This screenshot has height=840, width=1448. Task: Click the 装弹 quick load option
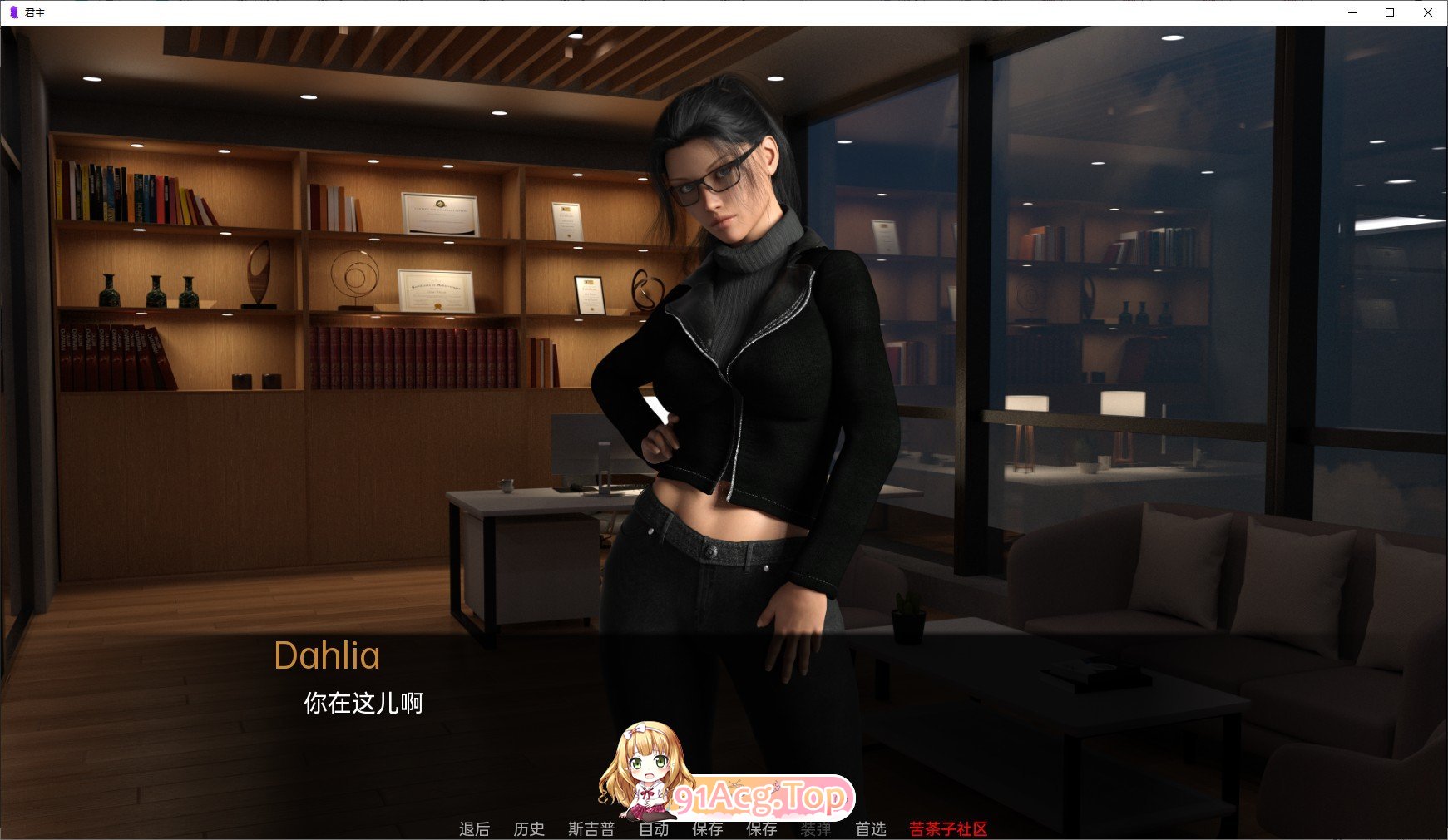[x=816, y=828]
